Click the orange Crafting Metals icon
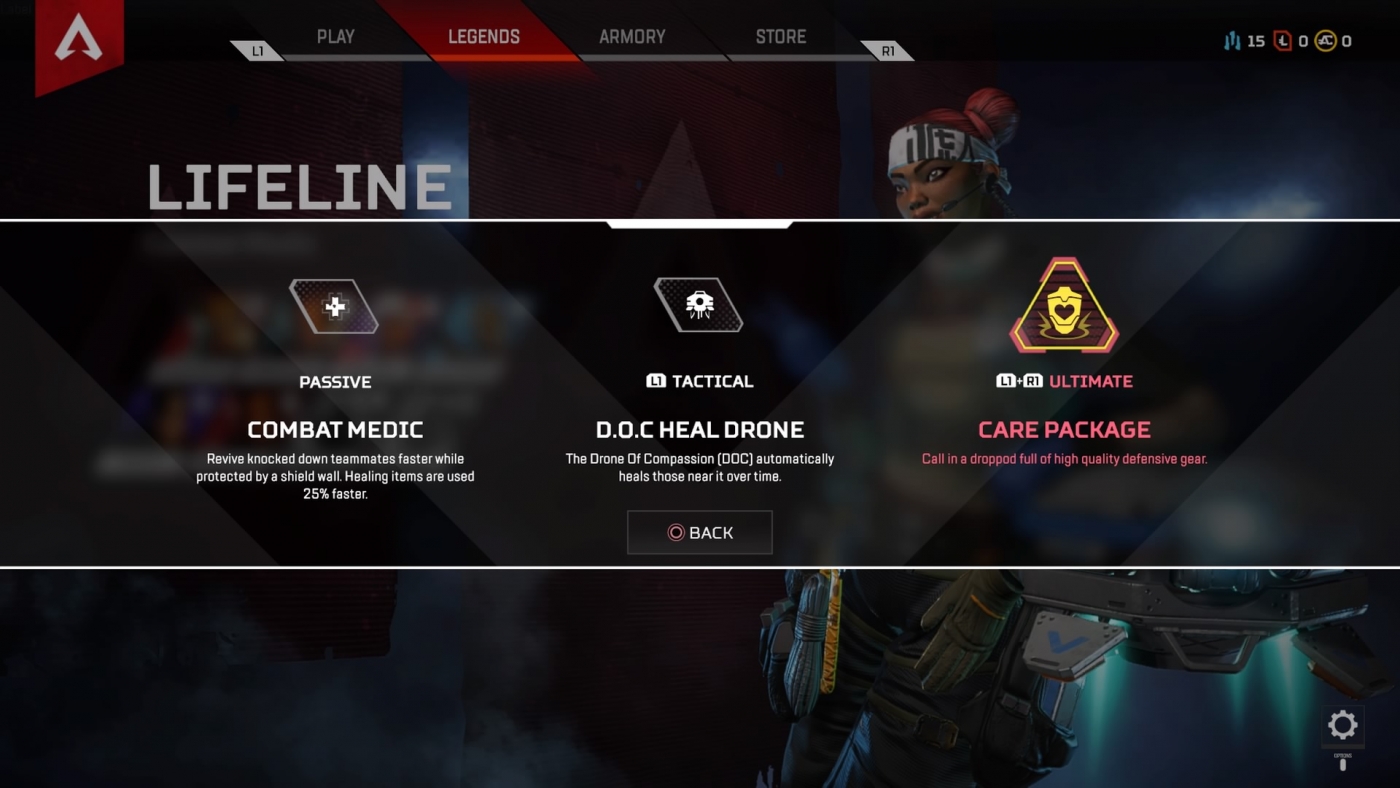1400x788 pixels. coord(1232,41)
